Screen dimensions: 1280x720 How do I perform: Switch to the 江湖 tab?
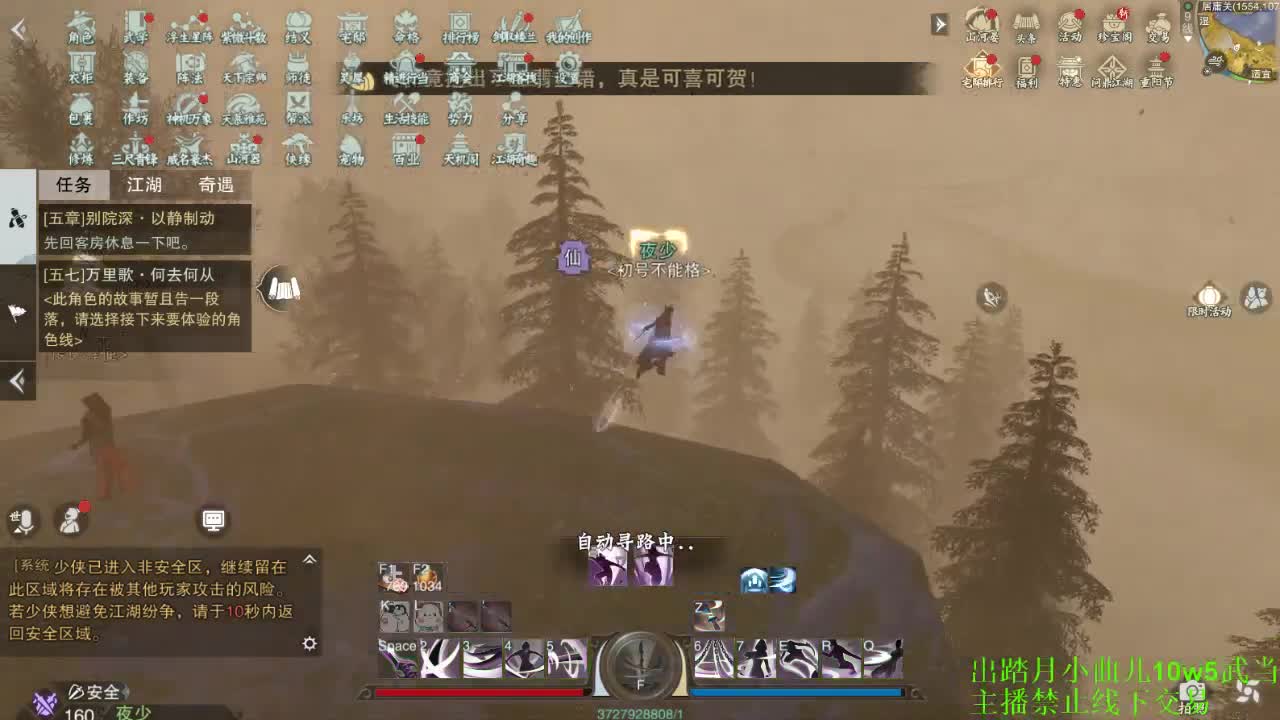[145, 185]
